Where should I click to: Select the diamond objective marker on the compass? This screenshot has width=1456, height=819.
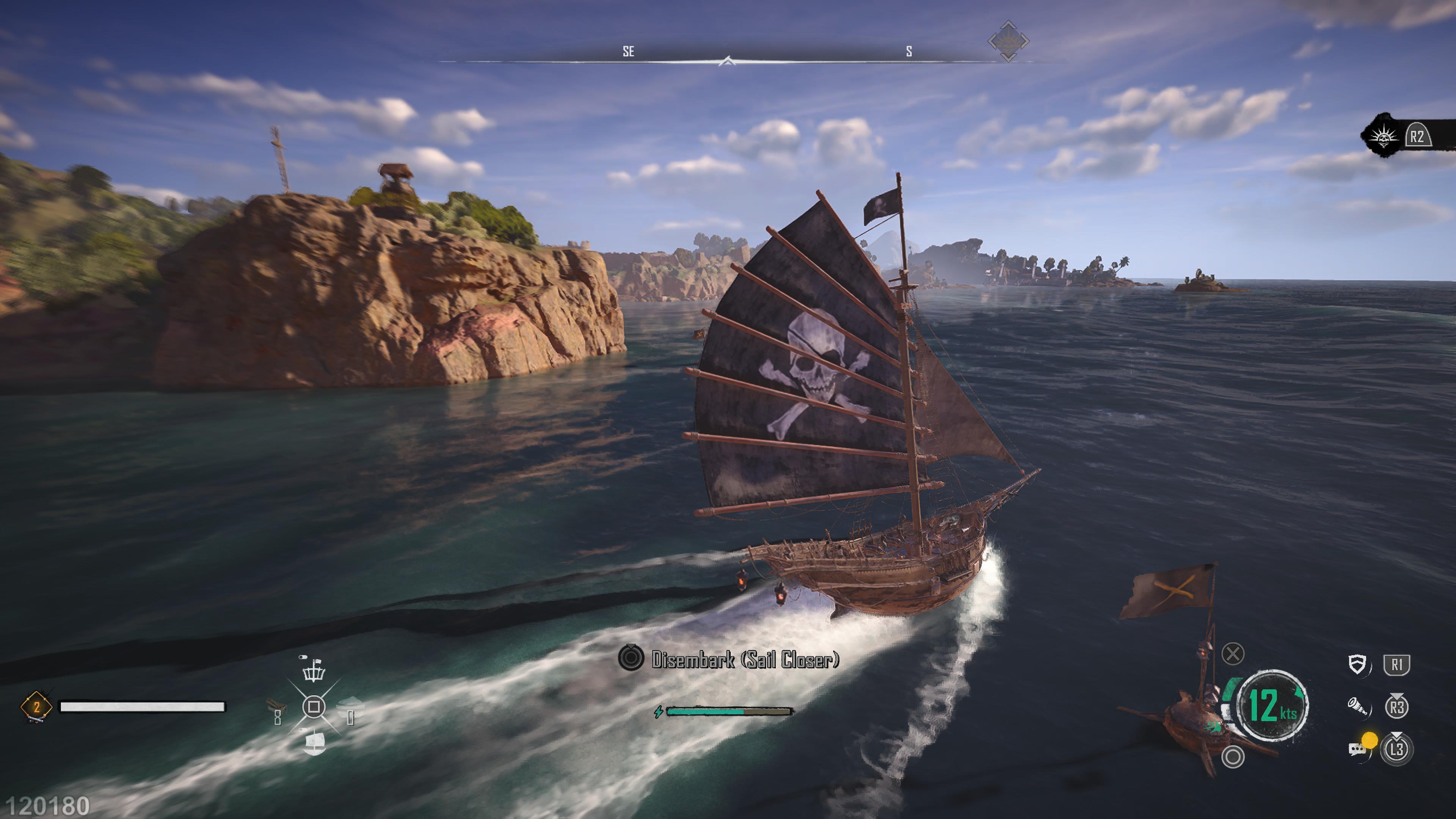1008,41
